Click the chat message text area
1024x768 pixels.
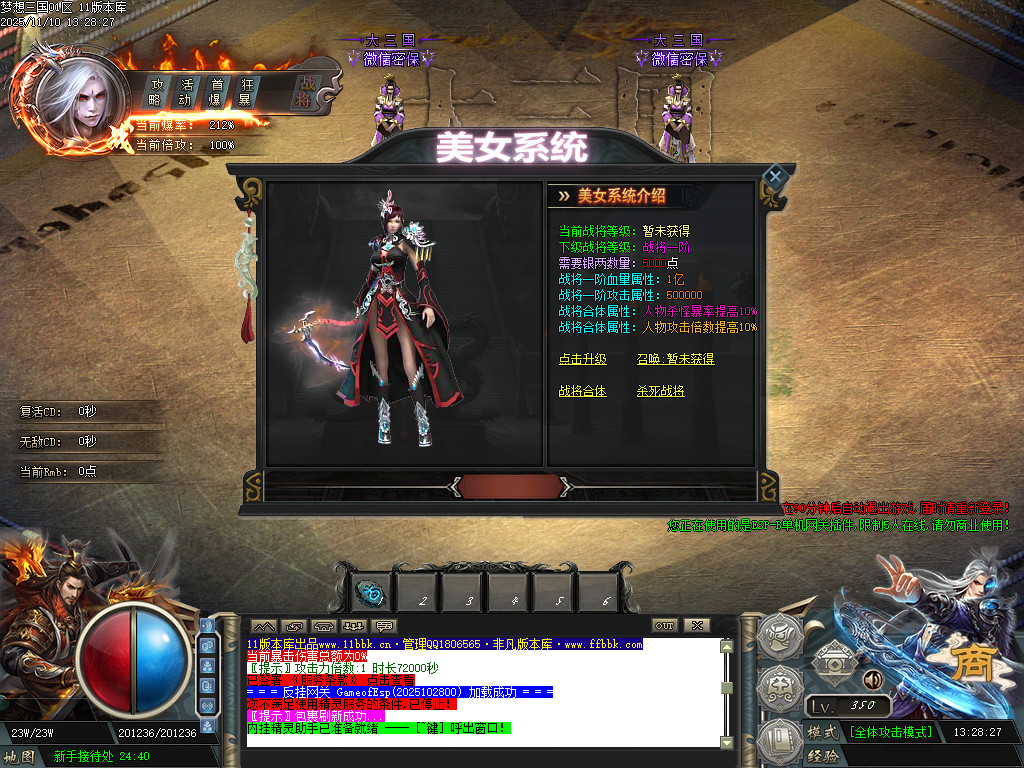click(x=480, y=690)
